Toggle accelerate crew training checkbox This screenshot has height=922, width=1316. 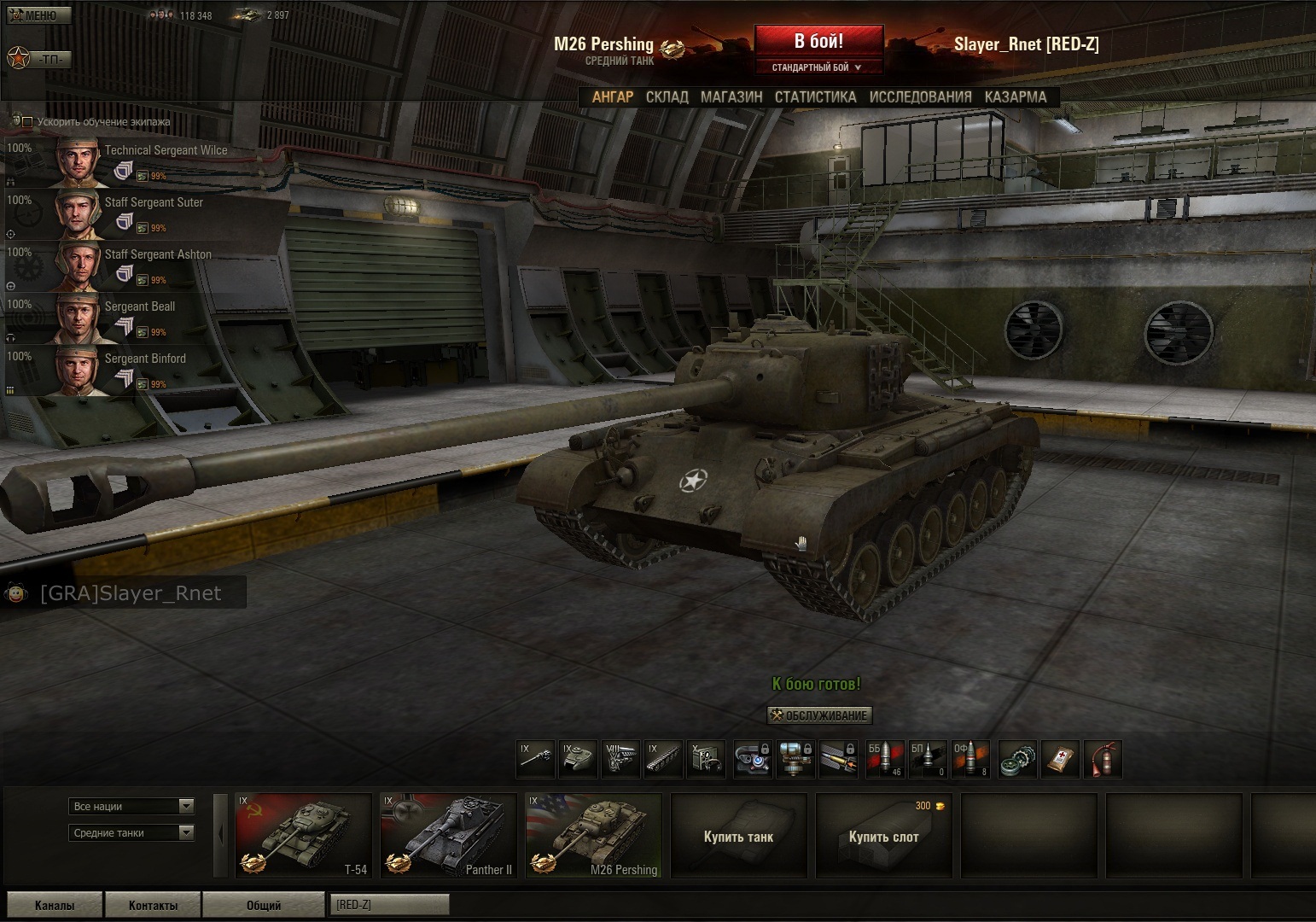pos(27,122)
